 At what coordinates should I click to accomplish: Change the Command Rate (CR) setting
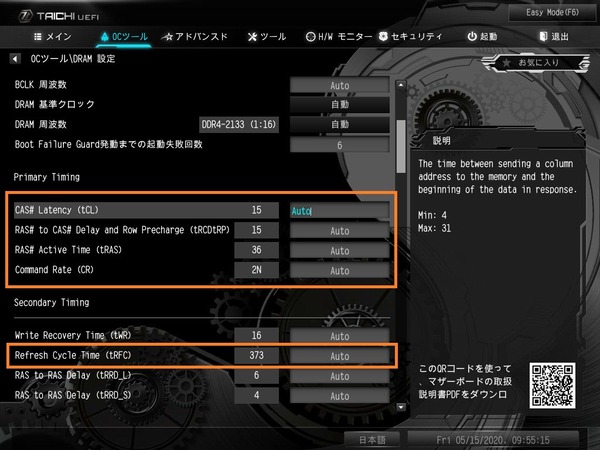[x=340, y=270]
